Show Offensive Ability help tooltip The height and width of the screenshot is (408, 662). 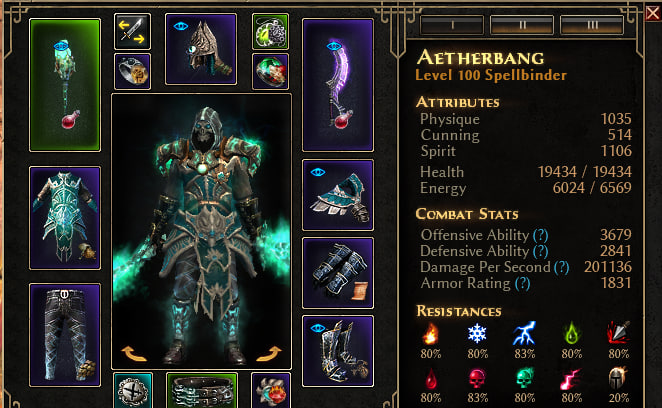pyautogui.click(x=540, y=234)
